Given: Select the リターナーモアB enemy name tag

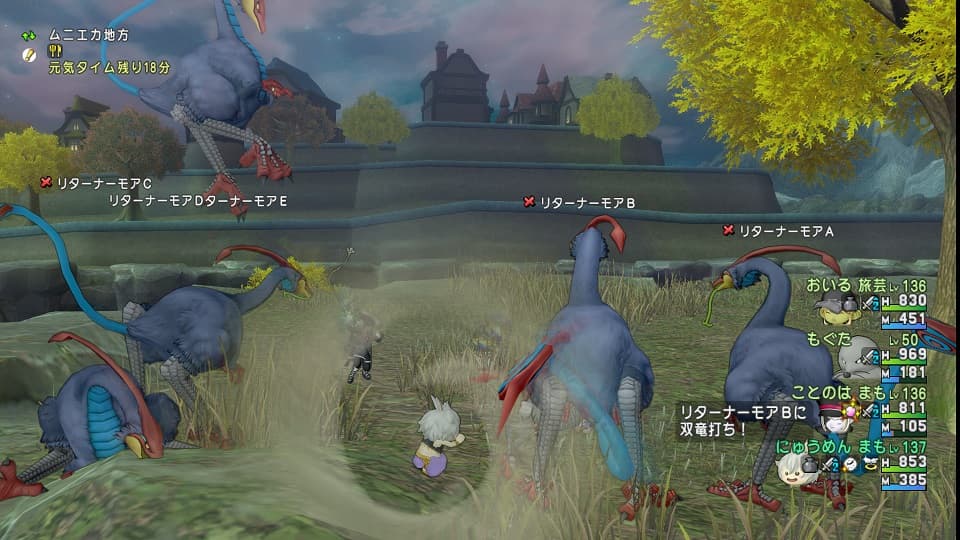Looking at the screenshot, I should (587, 202).
